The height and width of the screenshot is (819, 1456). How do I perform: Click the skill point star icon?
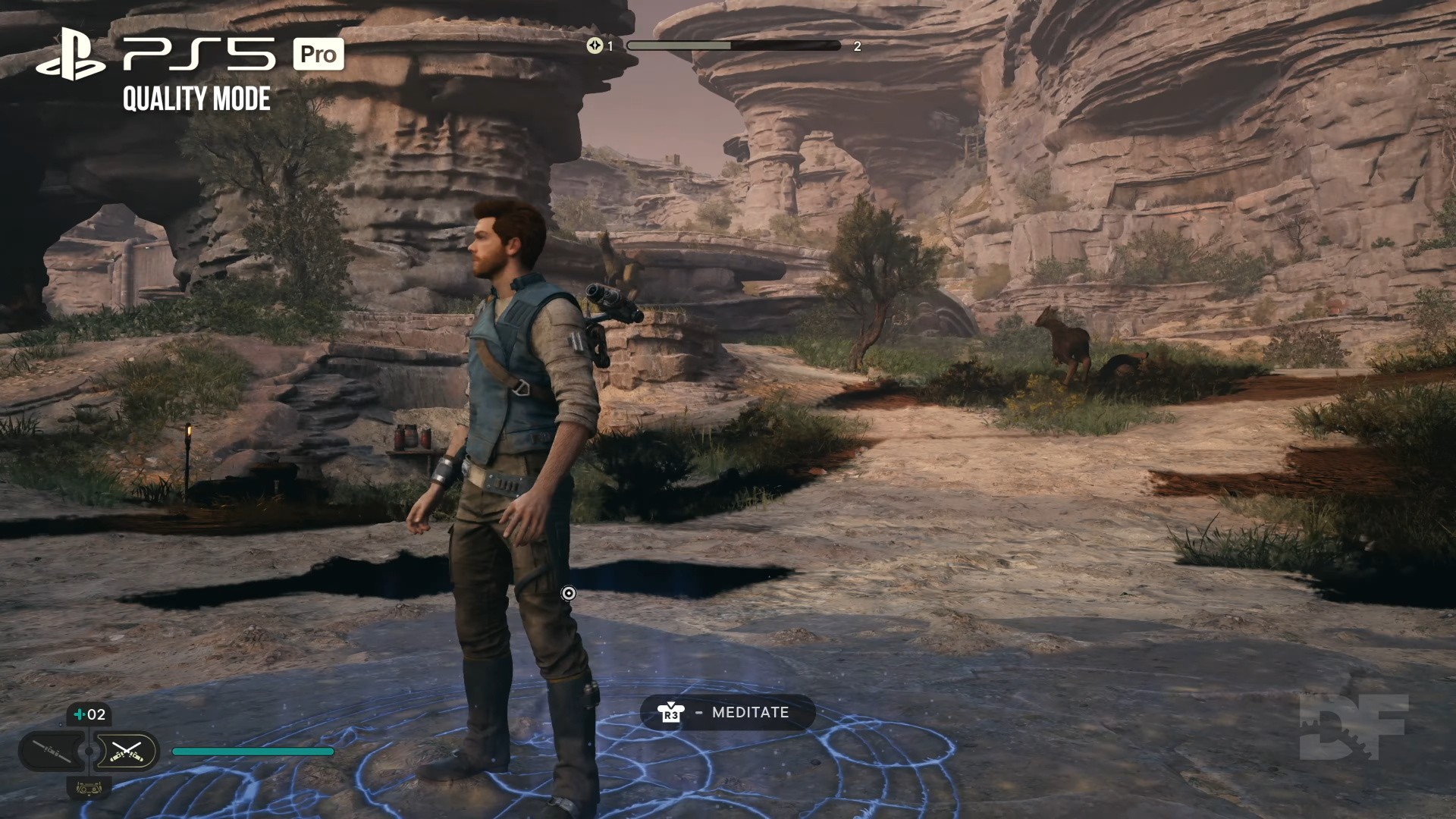coord(595,45)
